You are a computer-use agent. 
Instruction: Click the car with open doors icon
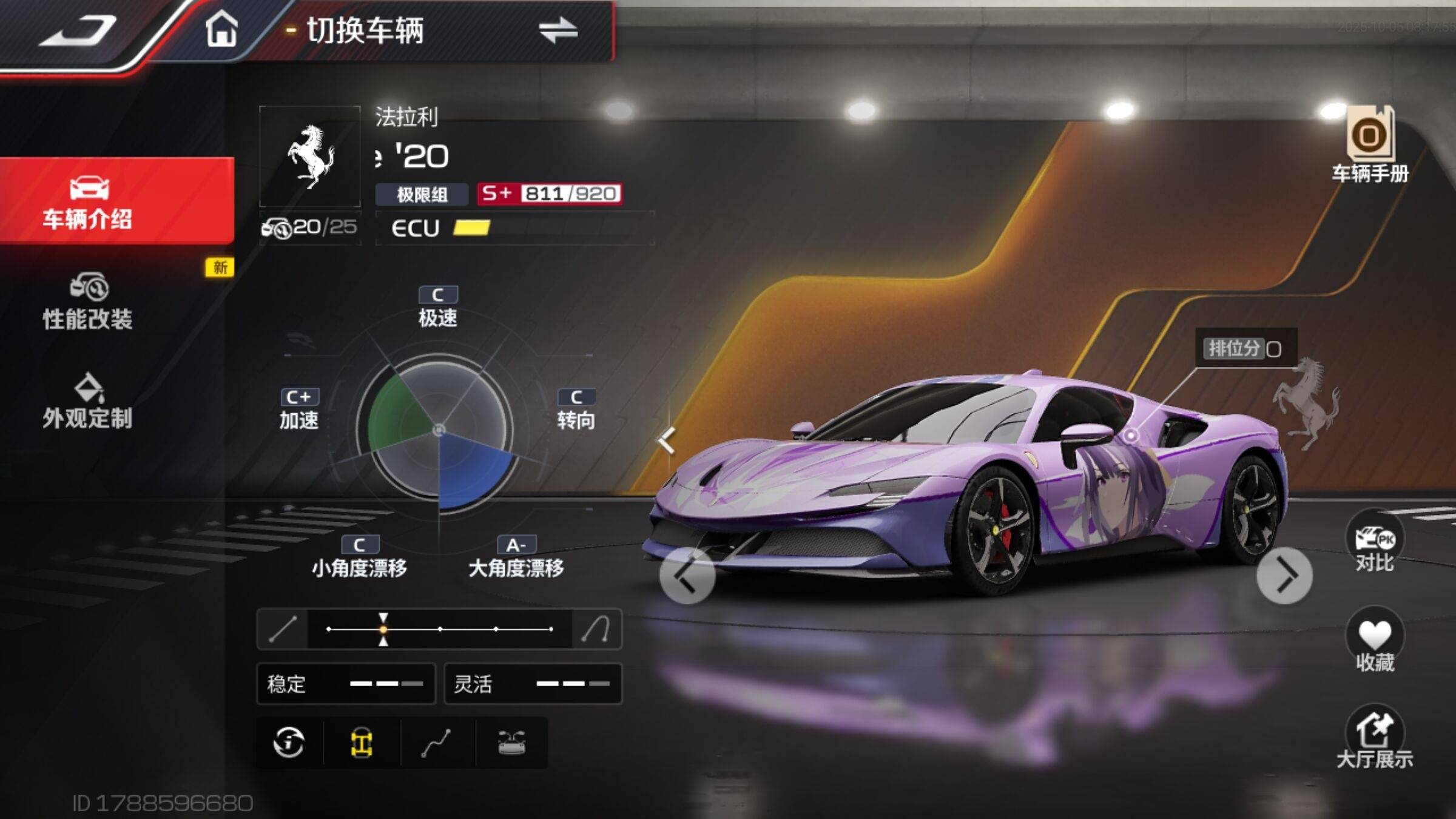pos(511,743)
